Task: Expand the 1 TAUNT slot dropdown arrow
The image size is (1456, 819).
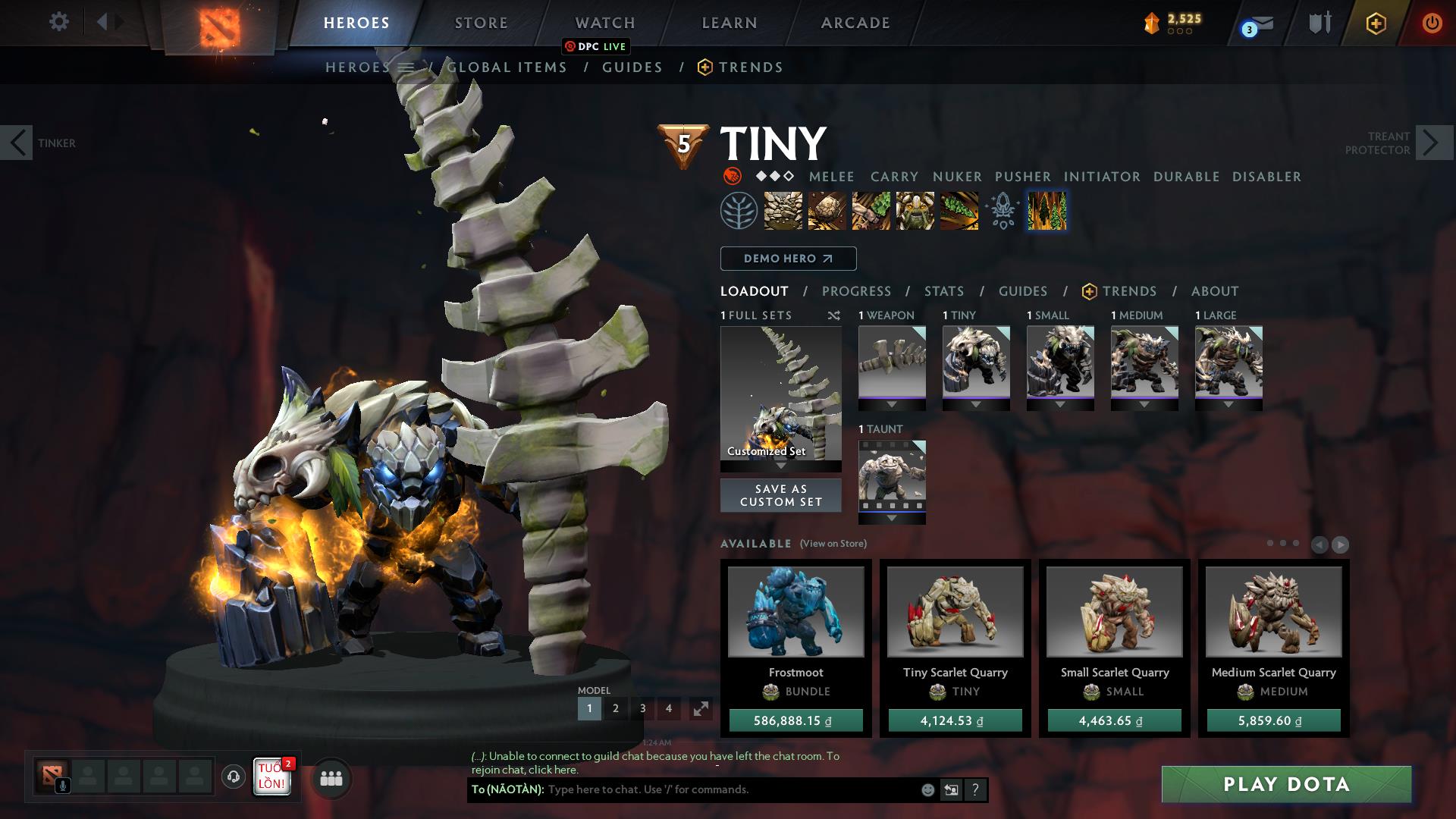Action: click(x=892, y=517)
